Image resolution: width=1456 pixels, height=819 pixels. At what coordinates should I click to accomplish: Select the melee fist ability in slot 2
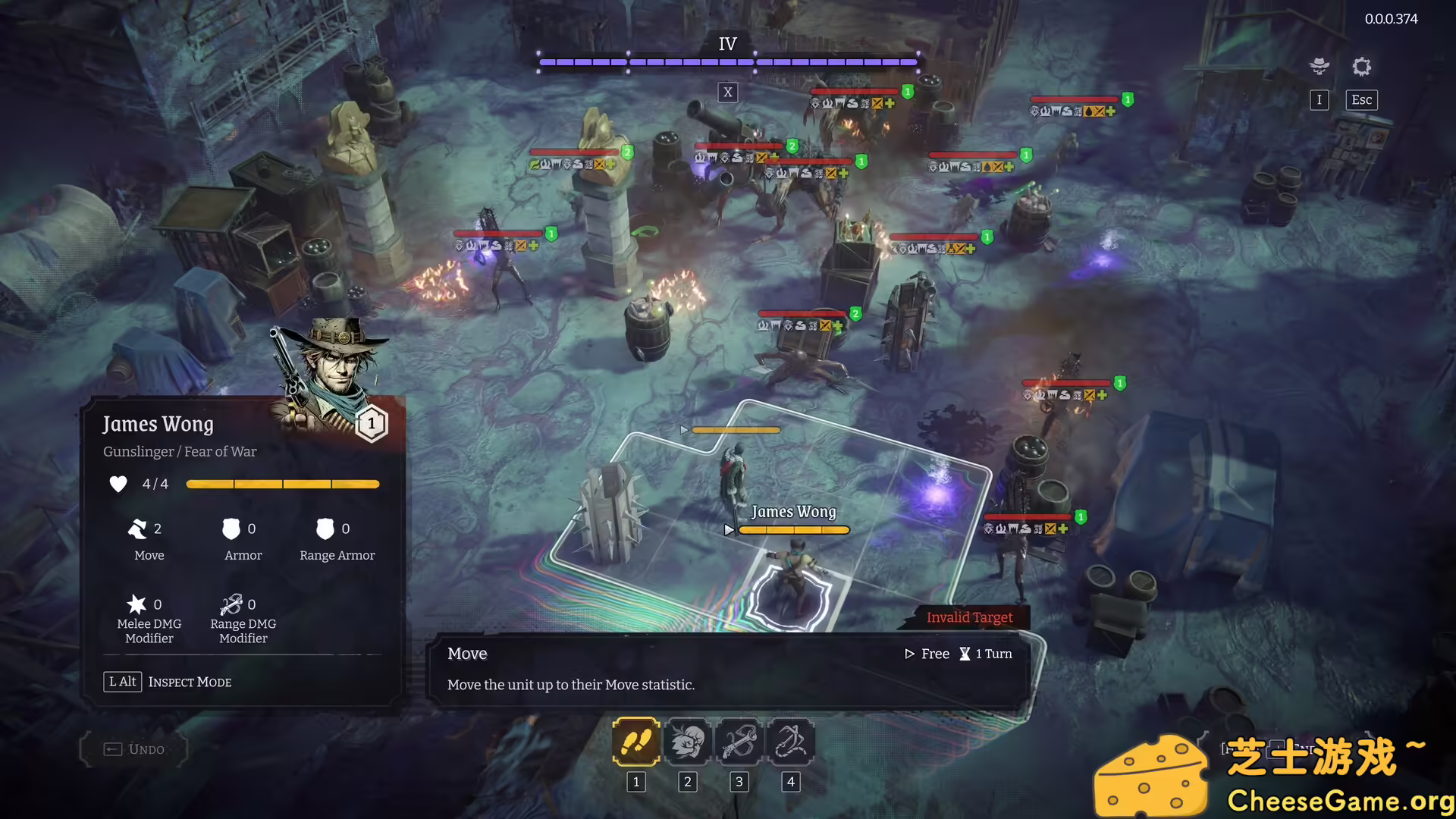(688, 742)
